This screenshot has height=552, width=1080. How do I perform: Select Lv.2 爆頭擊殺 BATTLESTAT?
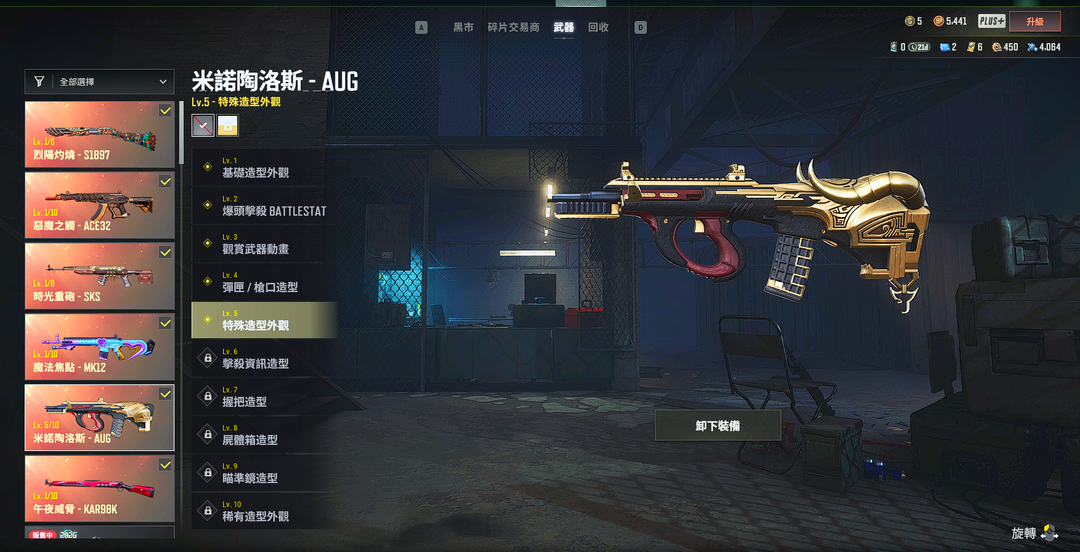[264, 206]
